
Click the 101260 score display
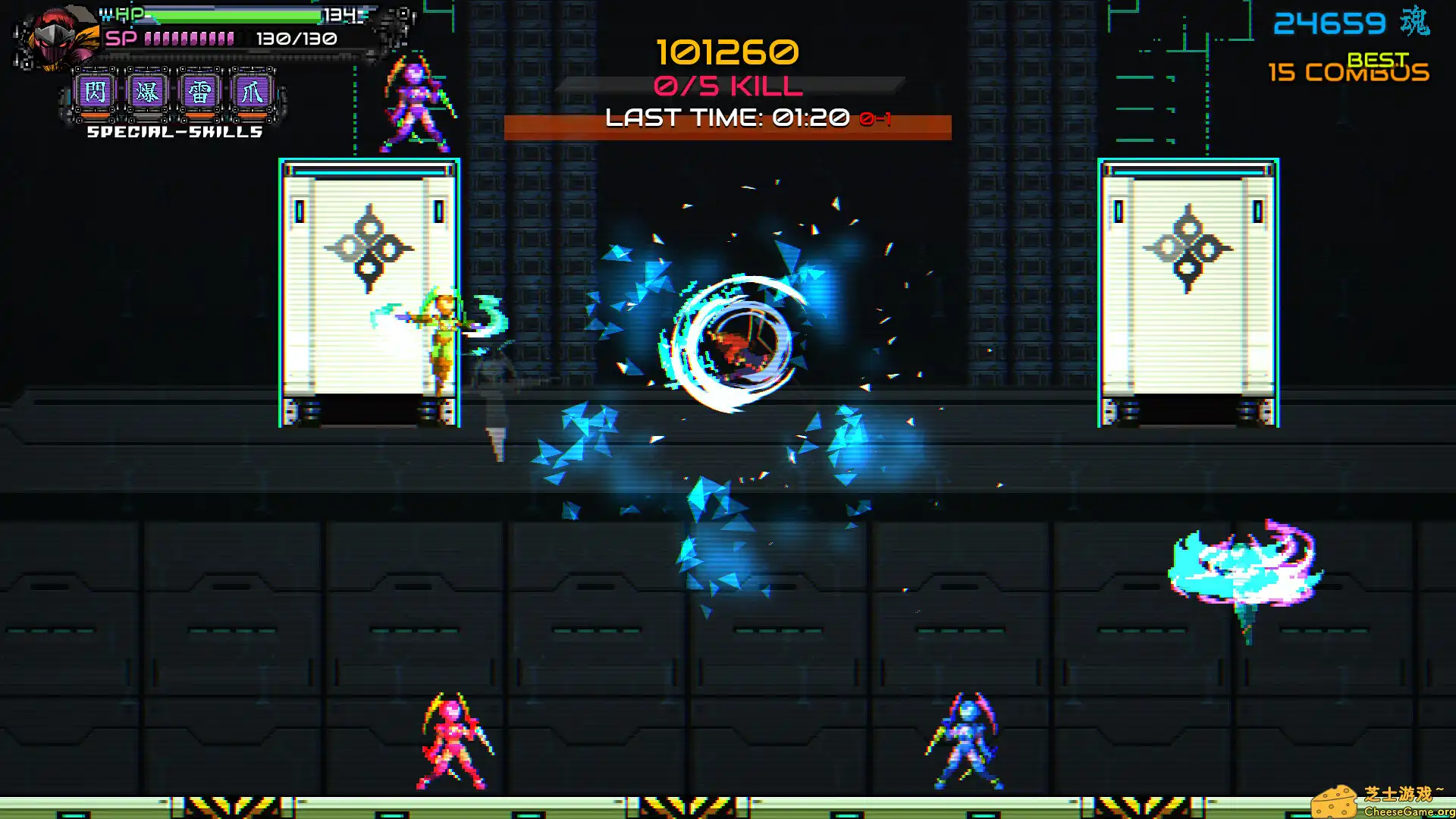coord(726,53)
